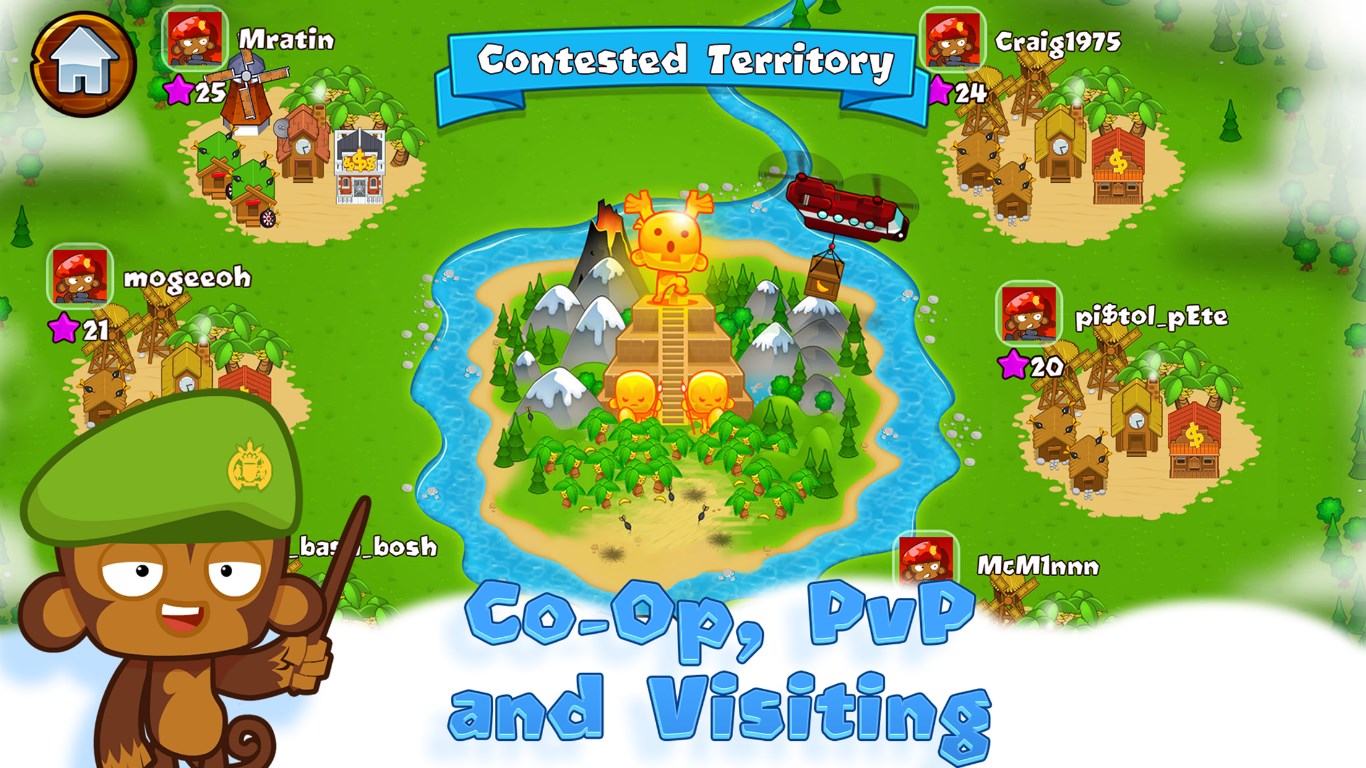Click pi$tol_pEte's purple star badge
Screen dimensions: 1366x768
pyautogui.click(x=1011, y=364)
